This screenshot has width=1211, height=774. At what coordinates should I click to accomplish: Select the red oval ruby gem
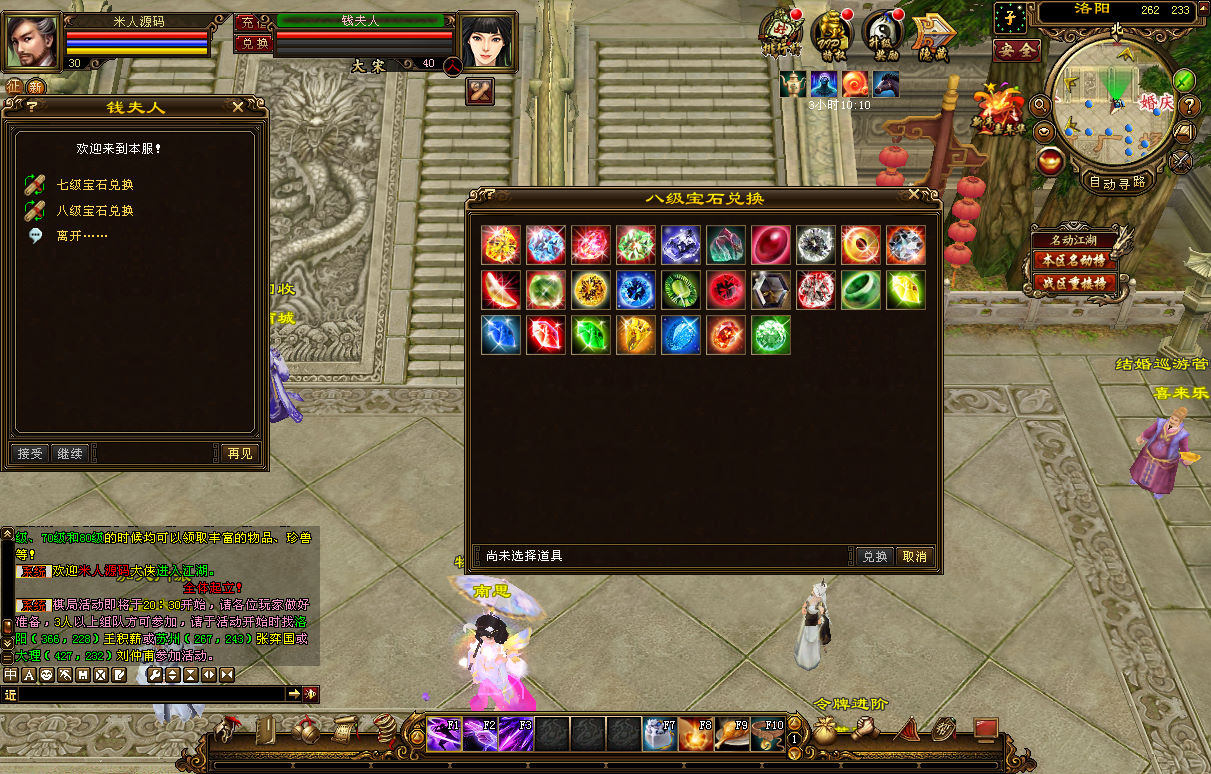point(771,245)
